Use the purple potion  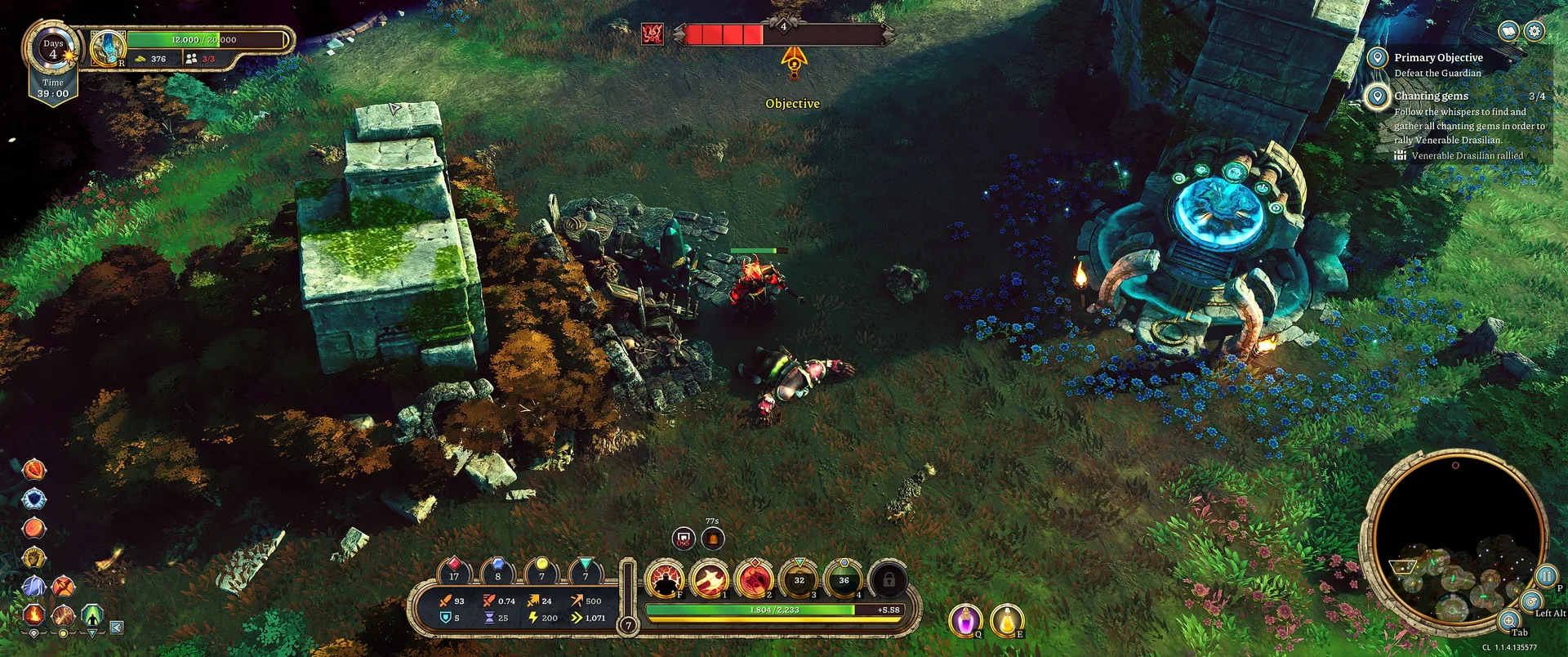(x=965, y=619)
